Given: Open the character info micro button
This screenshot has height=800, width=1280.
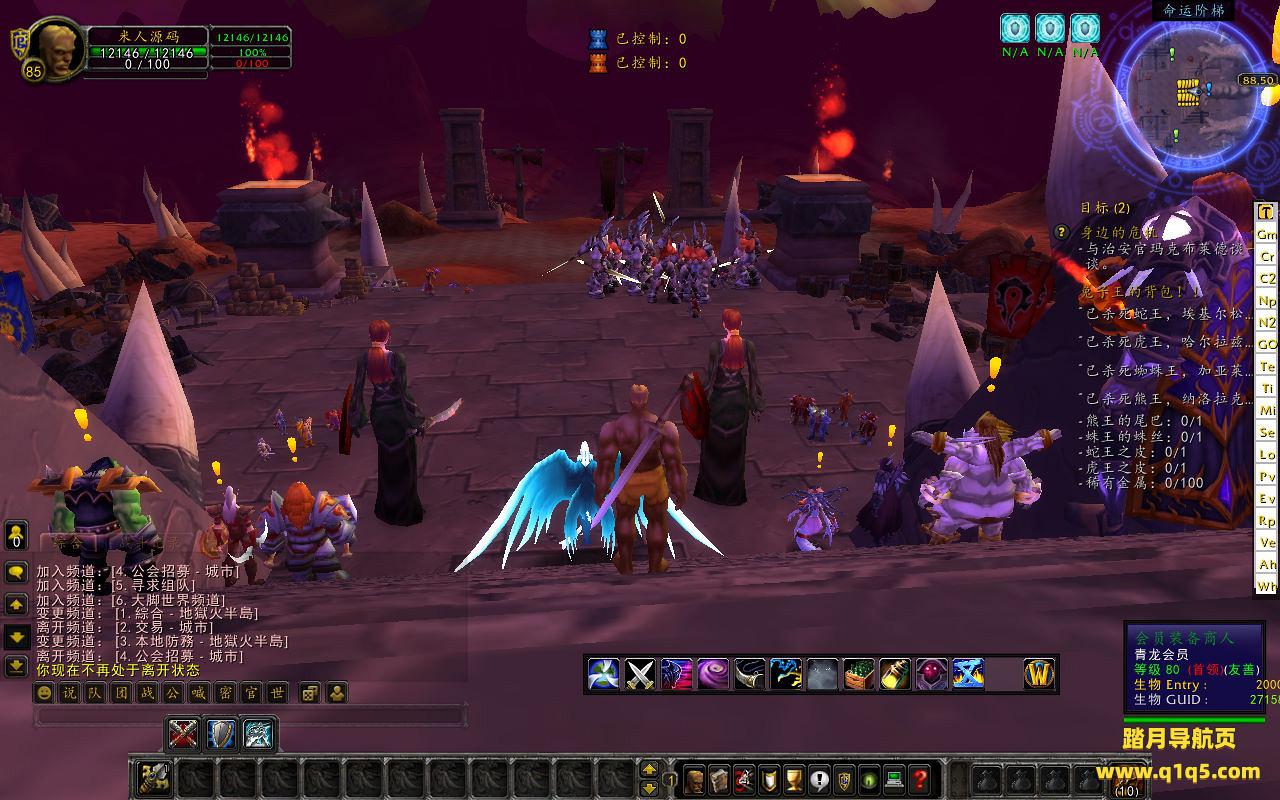Looking at the screenshot, I should 694,779.
